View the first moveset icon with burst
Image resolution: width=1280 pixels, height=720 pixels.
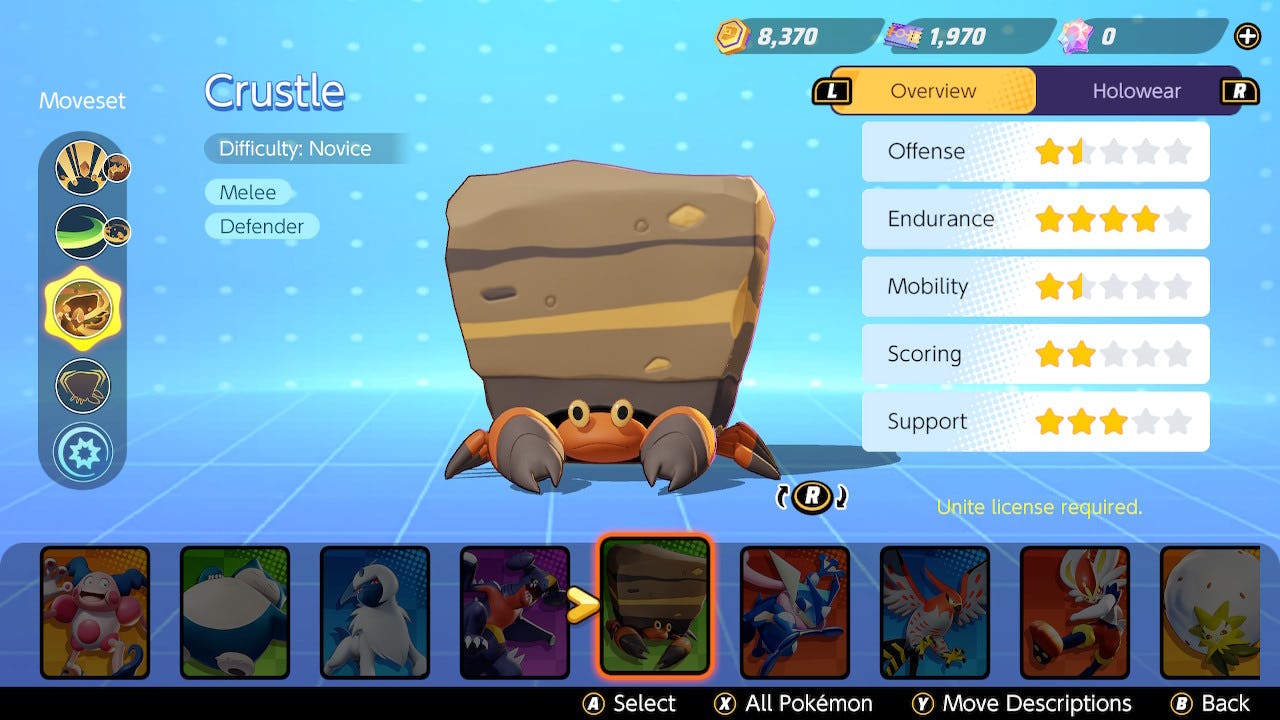[82, 167]
